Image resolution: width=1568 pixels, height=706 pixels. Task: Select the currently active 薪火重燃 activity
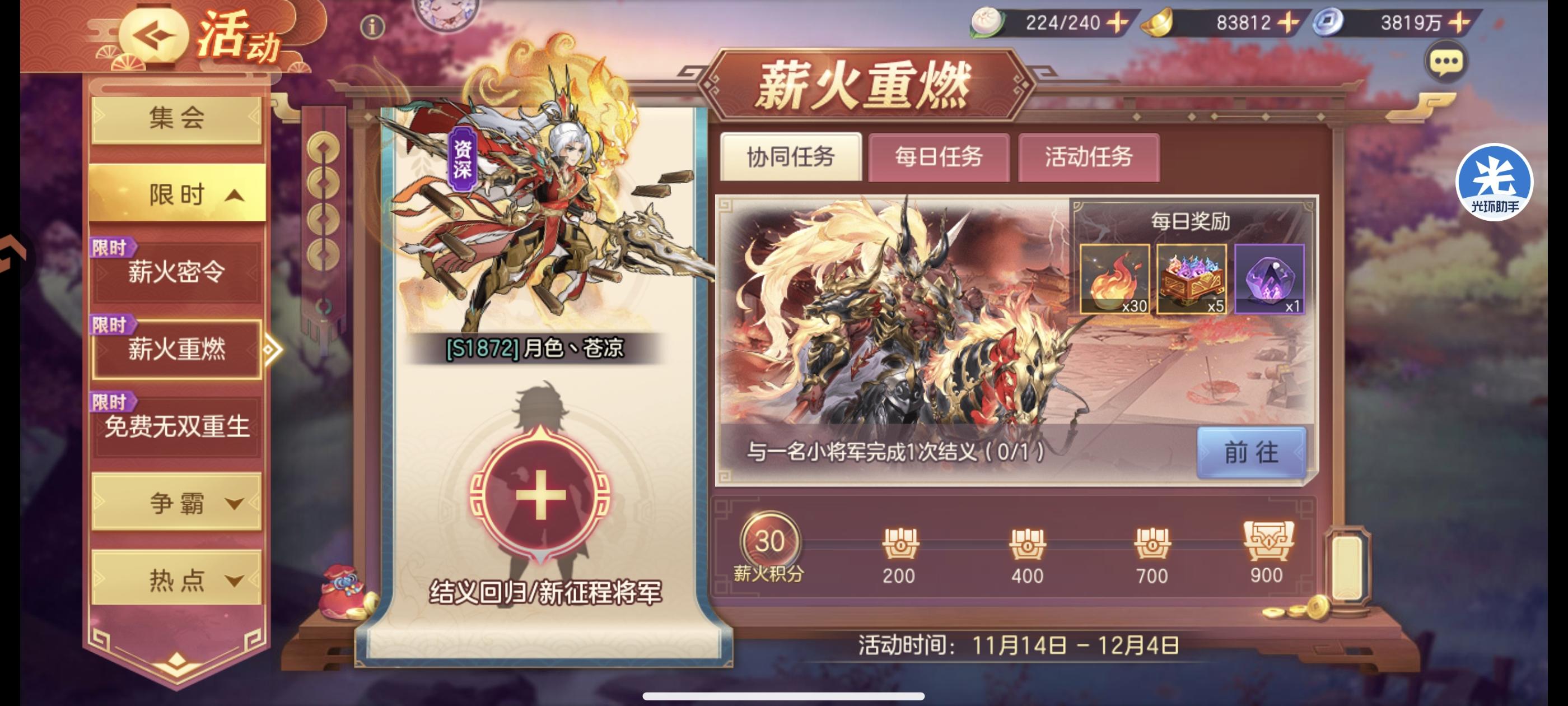coord(177,350)
